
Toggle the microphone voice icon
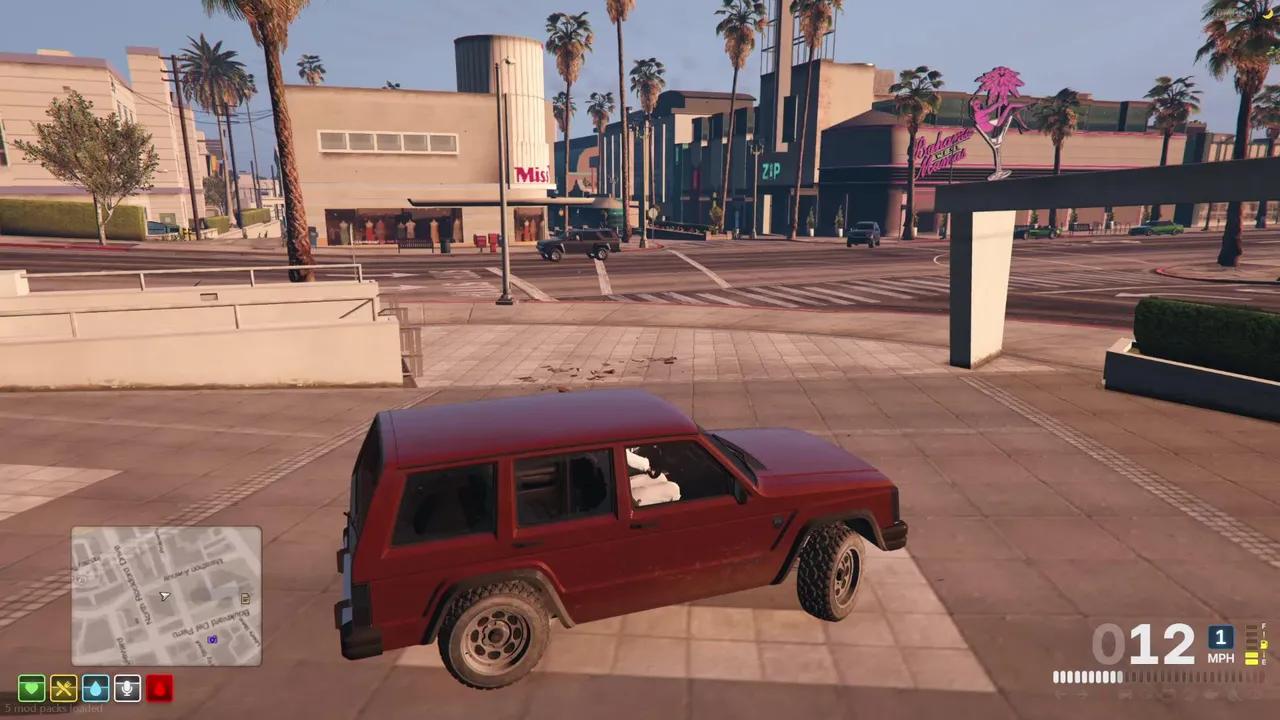(x=128, y=688)
